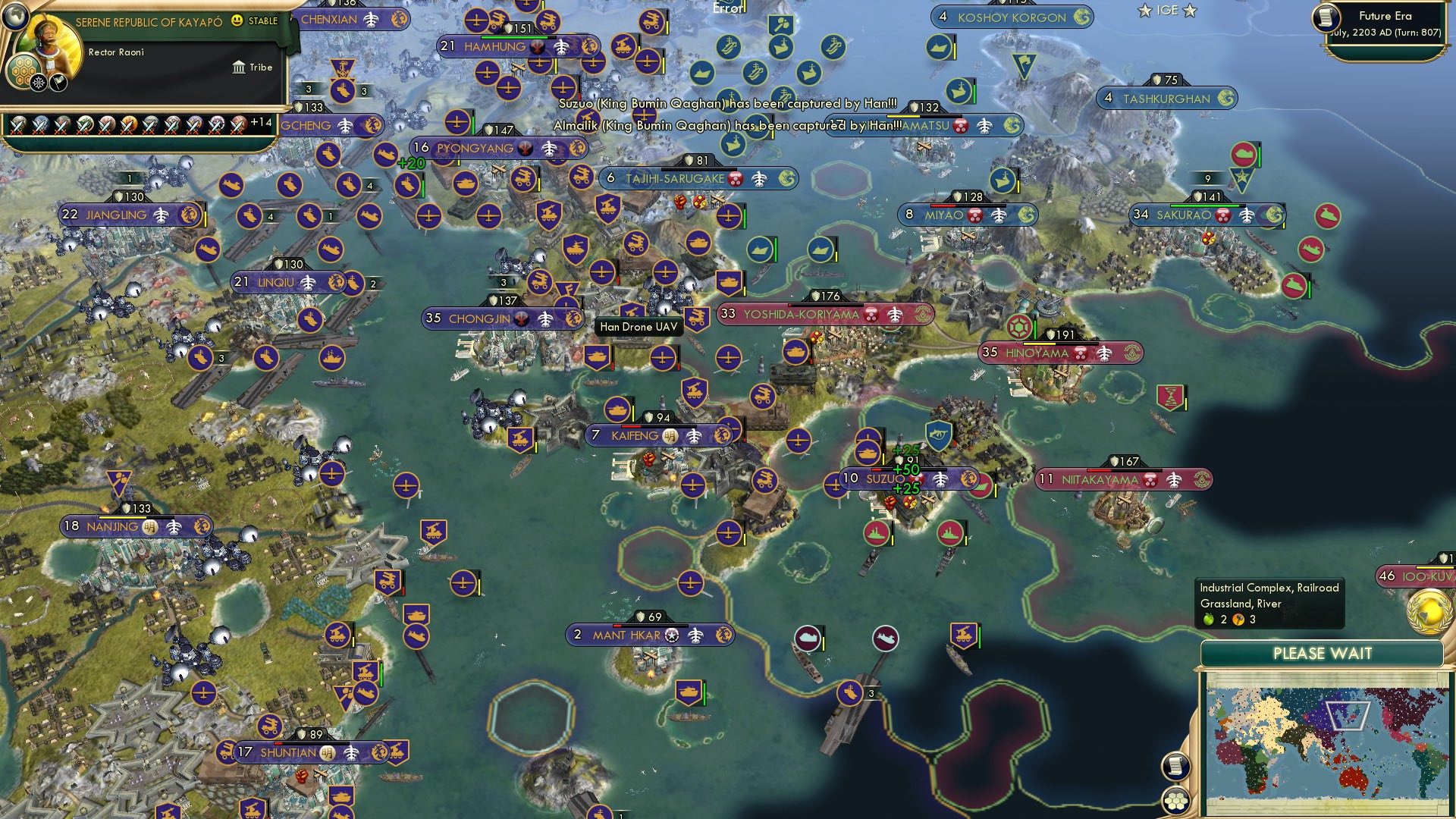
Task: Click the viewport rectangle on the minimap
Action: (x=1350, y=716)
